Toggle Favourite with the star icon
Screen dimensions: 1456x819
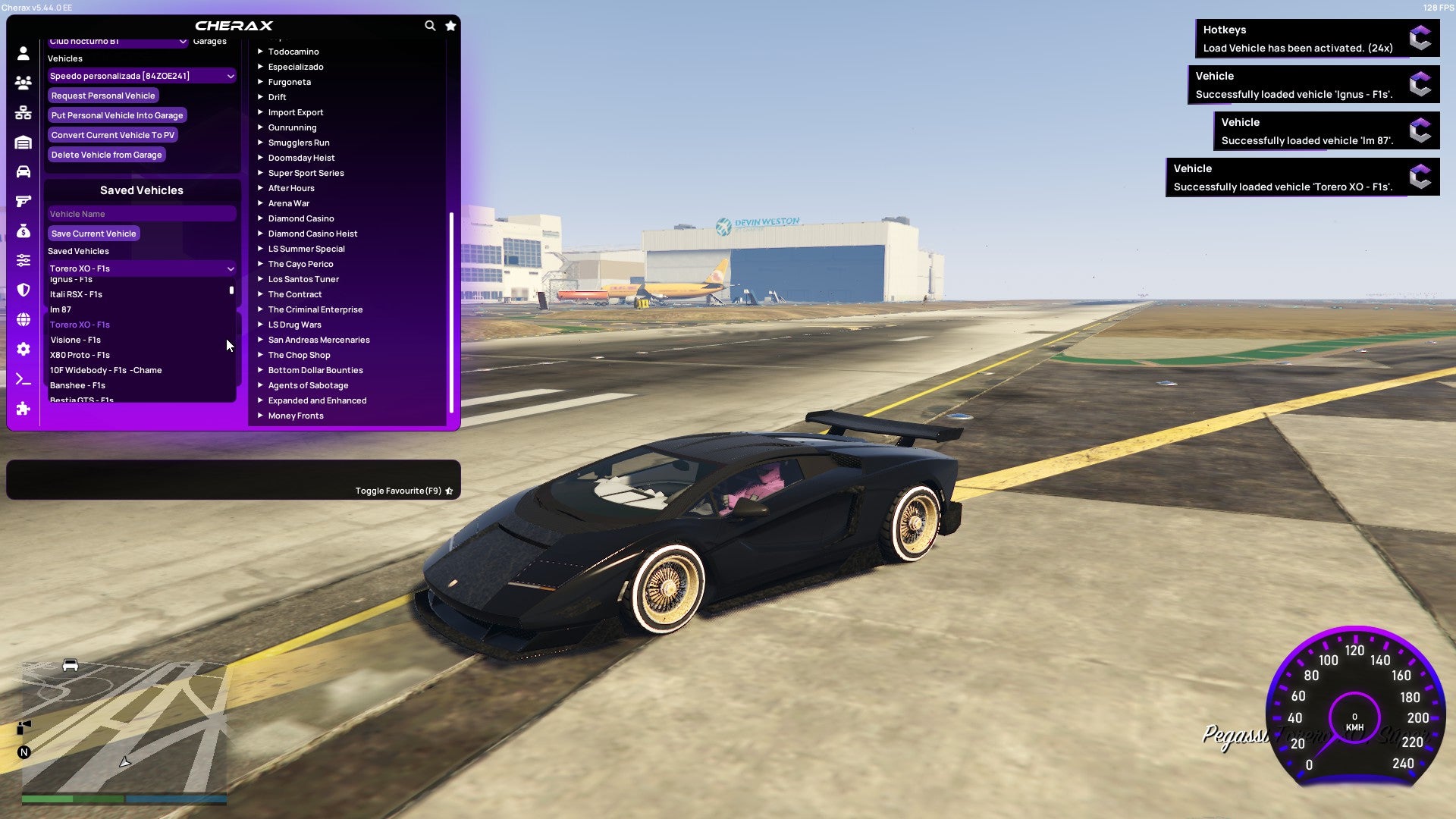(449, 491)
